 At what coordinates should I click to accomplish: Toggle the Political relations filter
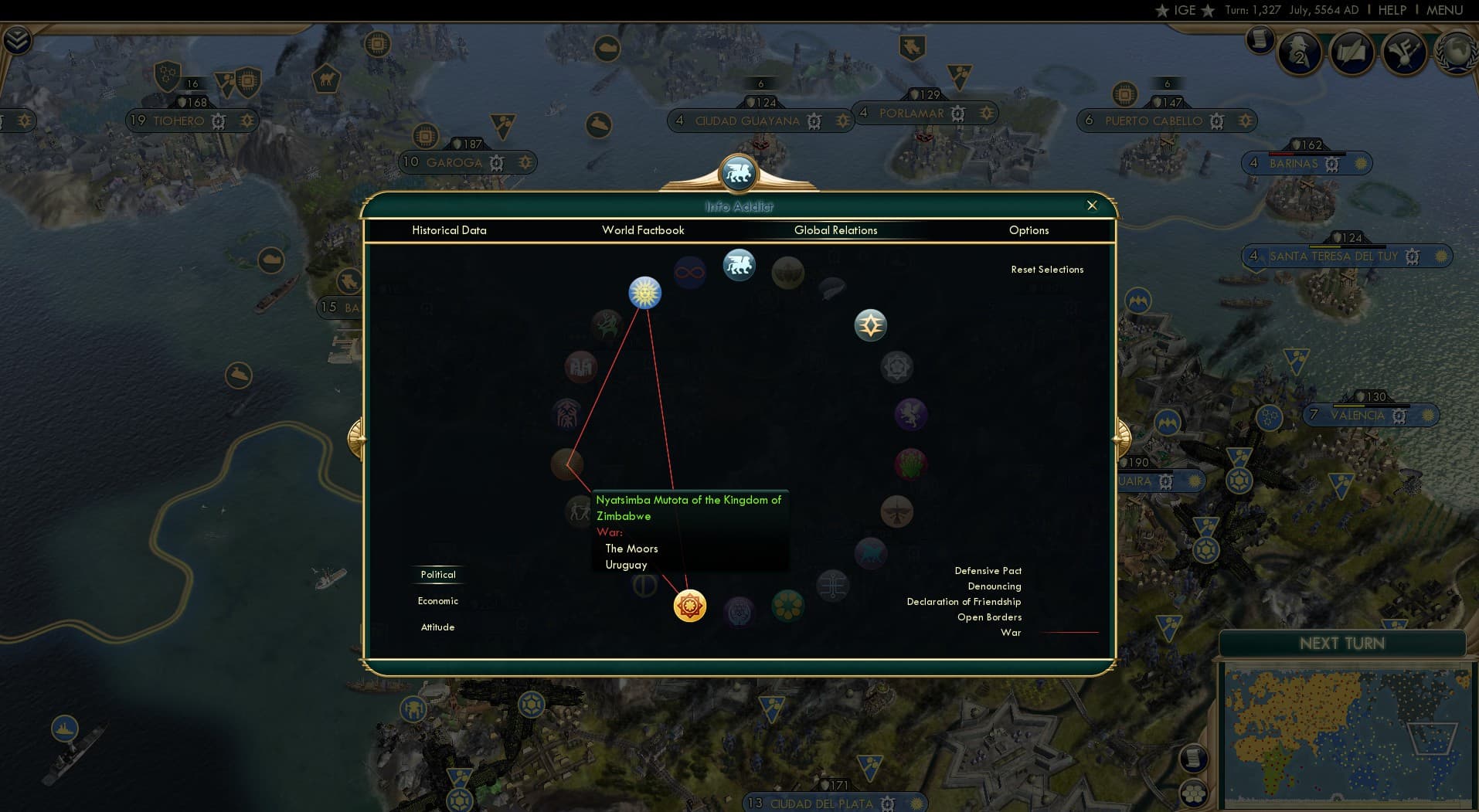click(x=437, y=574)
